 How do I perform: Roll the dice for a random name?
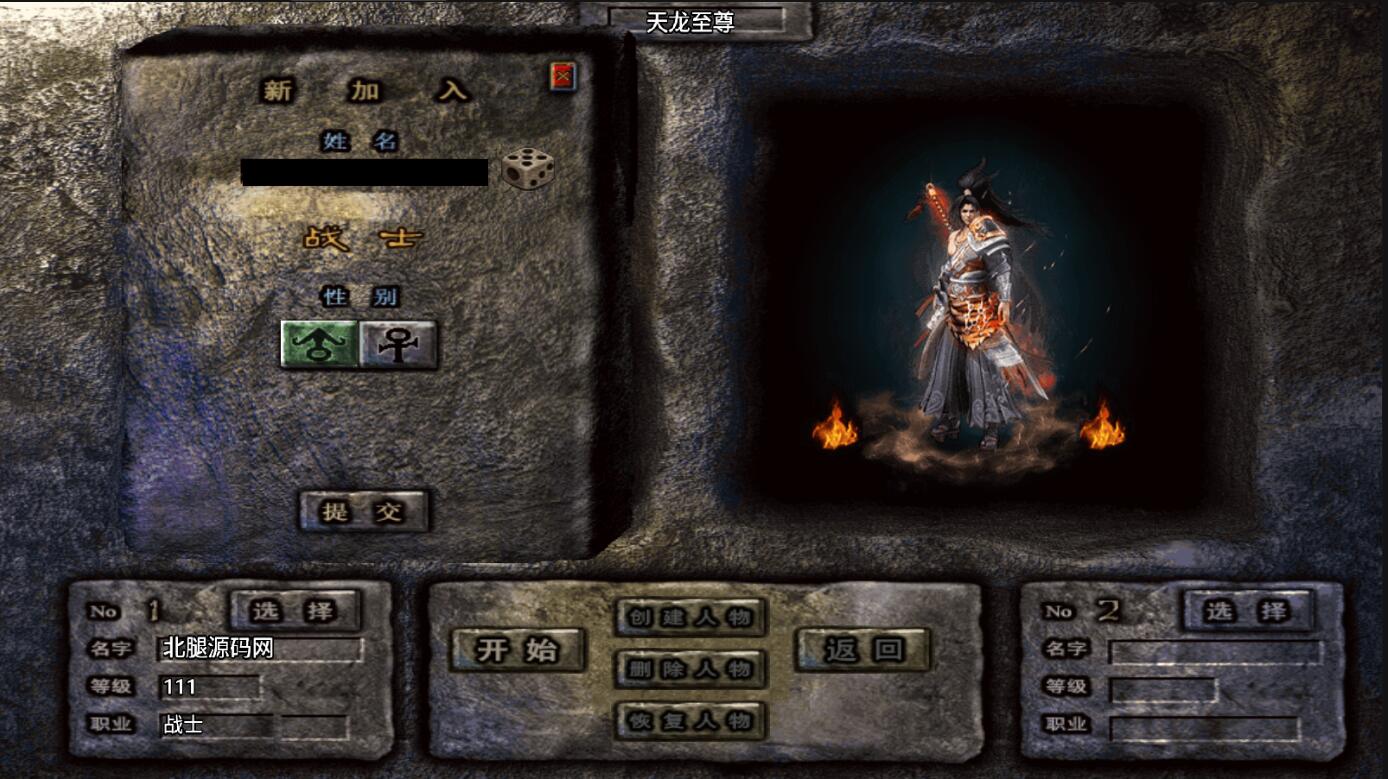pyautogui.click(x=527, y=169)
